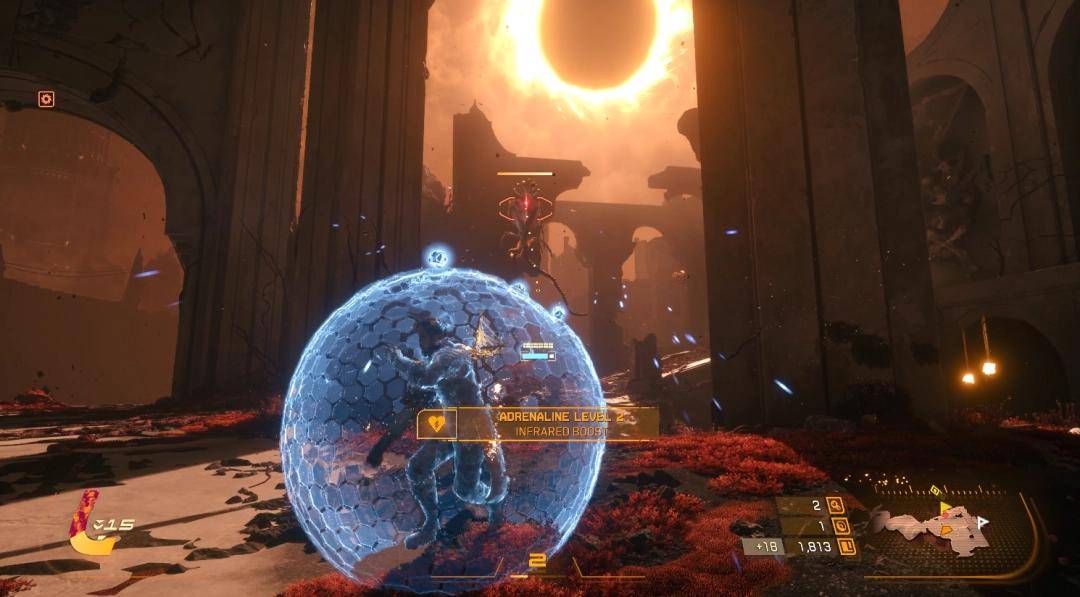Image resolution: width=1080 pixels, height=597 pixels.
Task: Click the gear icon in the top-left corner
Action: (46, 98)
